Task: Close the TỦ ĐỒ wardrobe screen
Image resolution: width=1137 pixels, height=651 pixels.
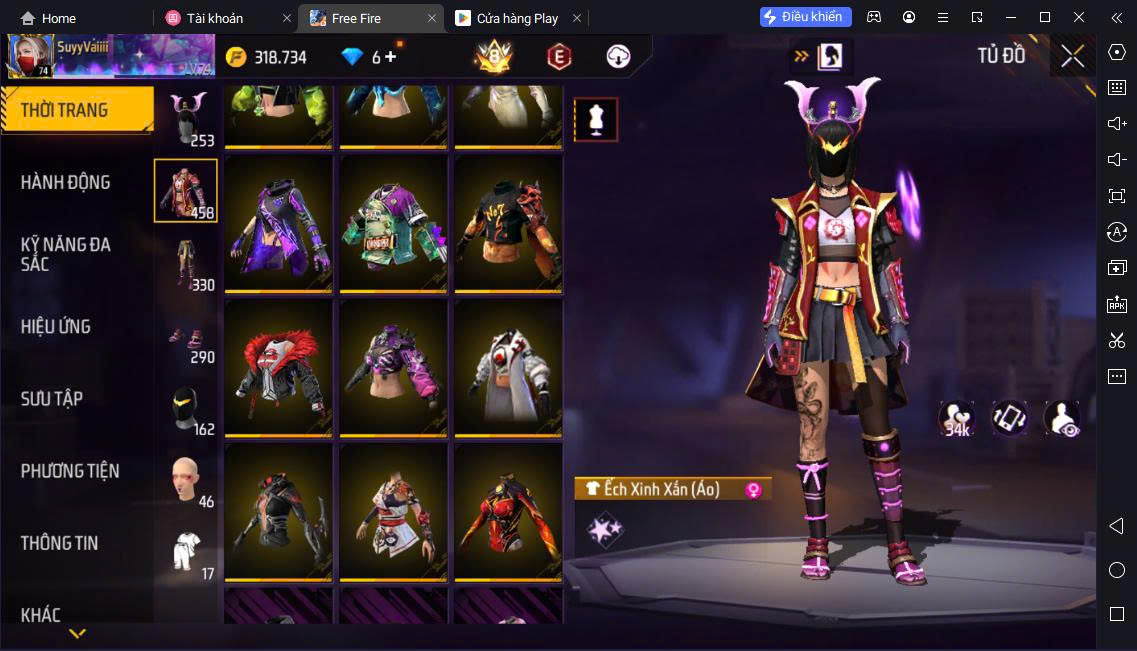Action: coord(1073,56)
